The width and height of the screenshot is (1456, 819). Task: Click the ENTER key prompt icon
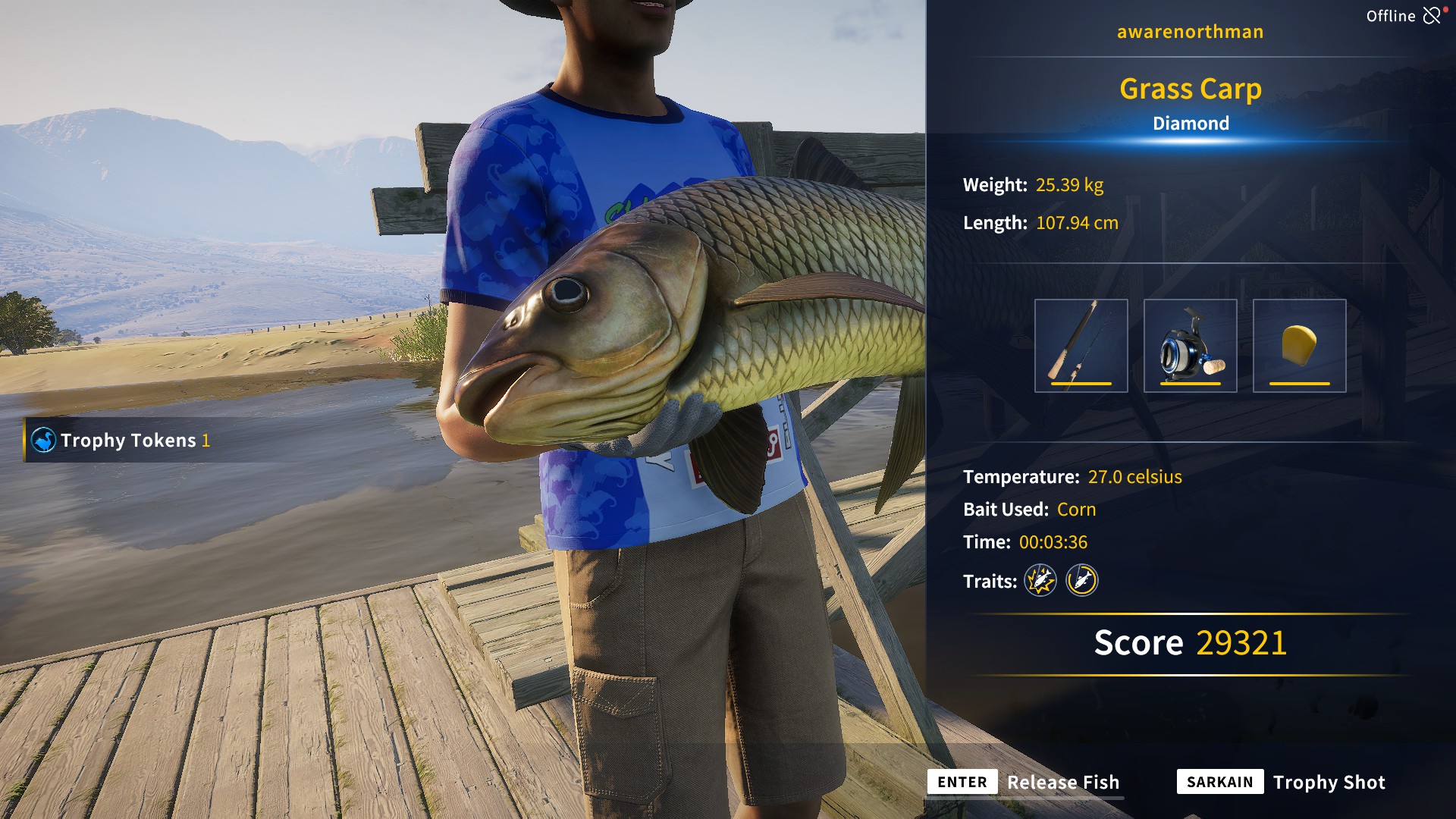coord(962,782)
